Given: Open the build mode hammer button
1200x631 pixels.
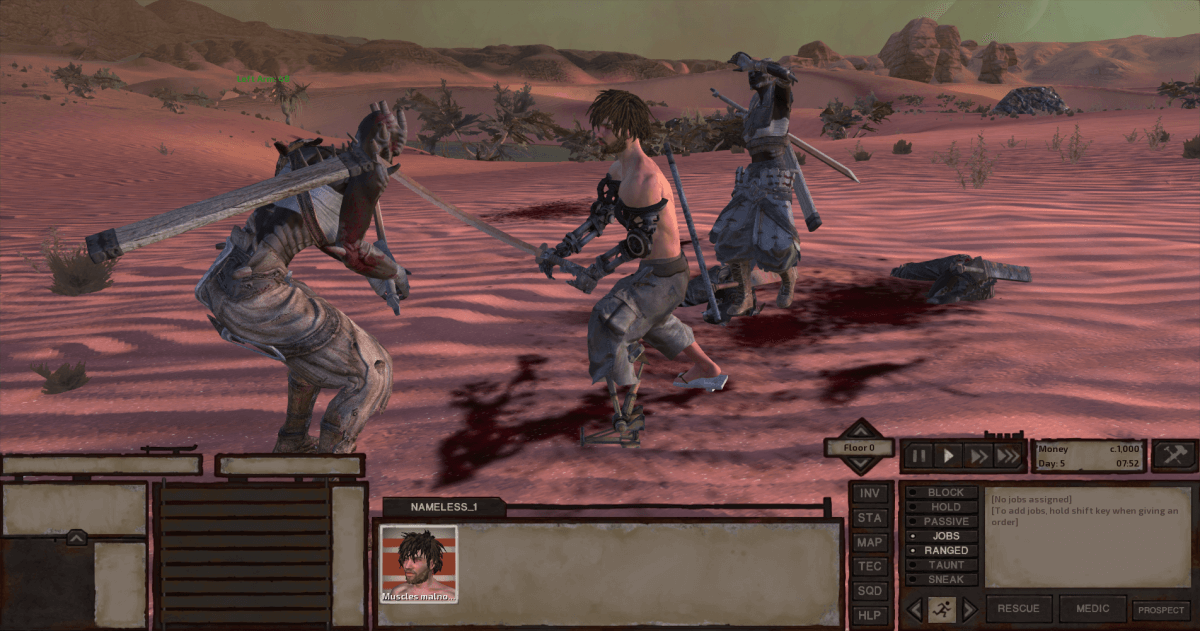Looking at the screenshot, I should (x=1174, y=456).
